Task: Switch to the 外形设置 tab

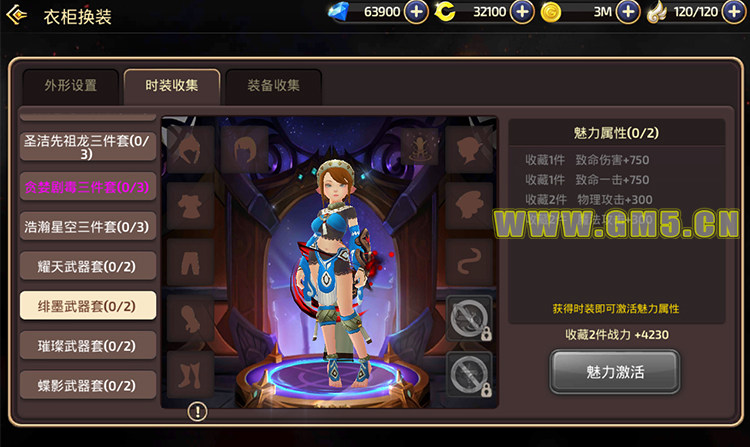Action: [x=71, y=86]
